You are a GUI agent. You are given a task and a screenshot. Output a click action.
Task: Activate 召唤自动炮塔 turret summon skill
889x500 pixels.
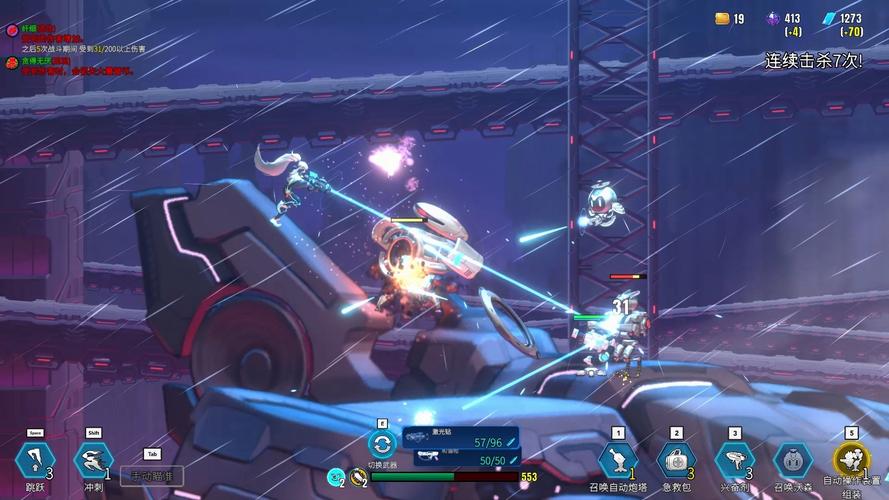[617, 460]
